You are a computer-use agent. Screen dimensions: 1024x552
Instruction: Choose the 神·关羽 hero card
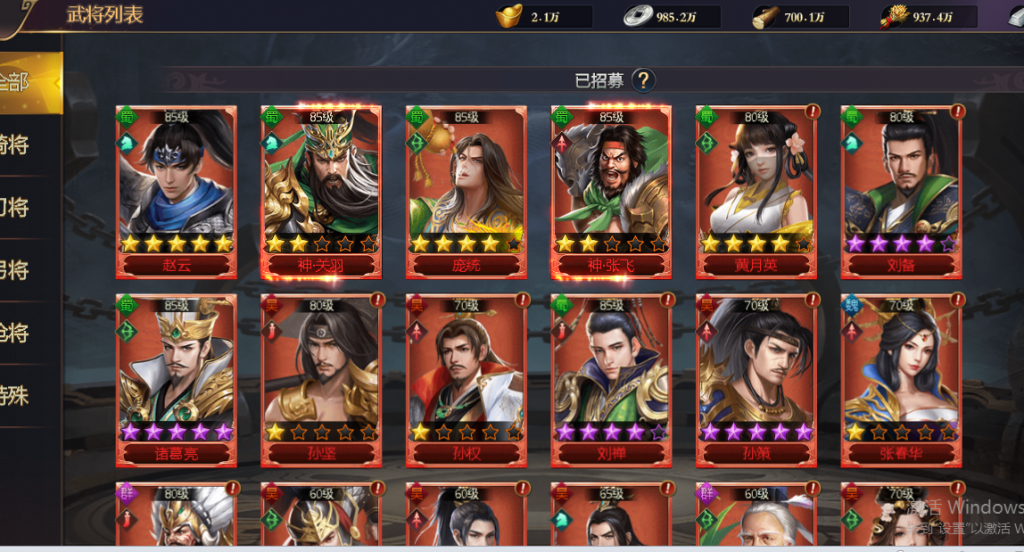[x=321, y=190]
